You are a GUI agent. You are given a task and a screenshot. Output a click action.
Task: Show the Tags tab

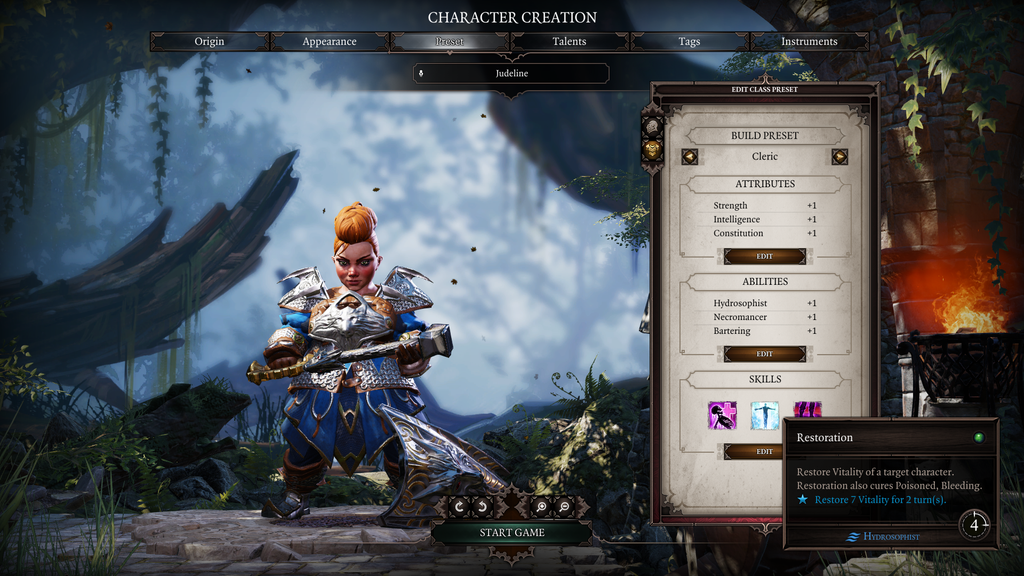[x=689, y=41]
